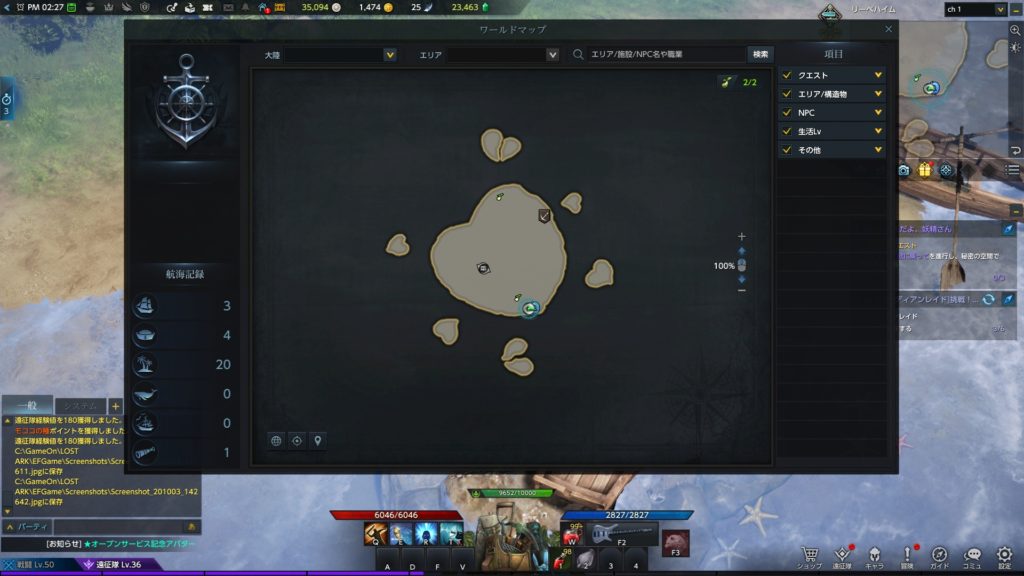Viewport: 1024px width, 576px height.
Task: Switch chat to the システム tab
Action: point(81,406)
